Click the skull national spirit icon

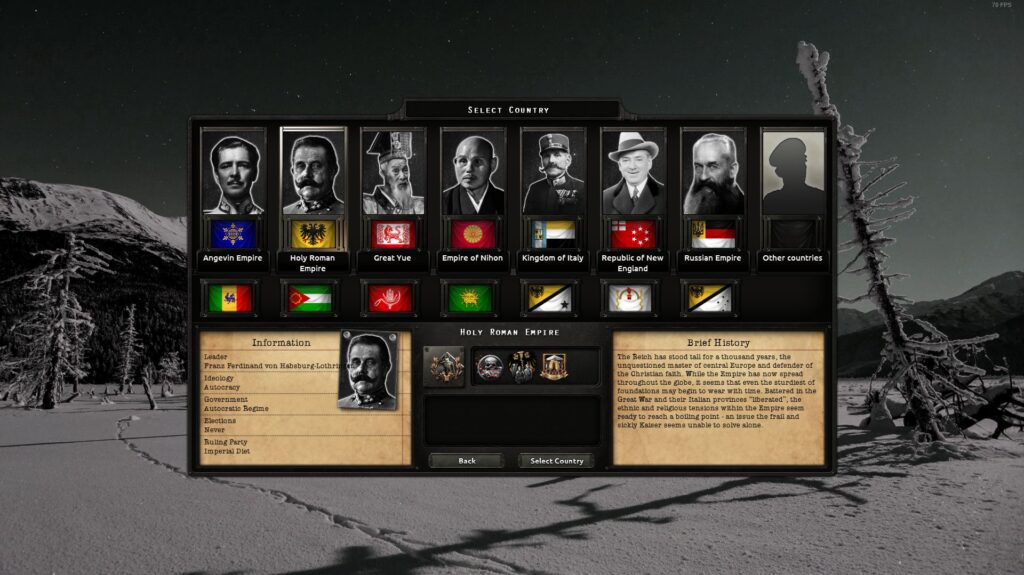[489, 366]
